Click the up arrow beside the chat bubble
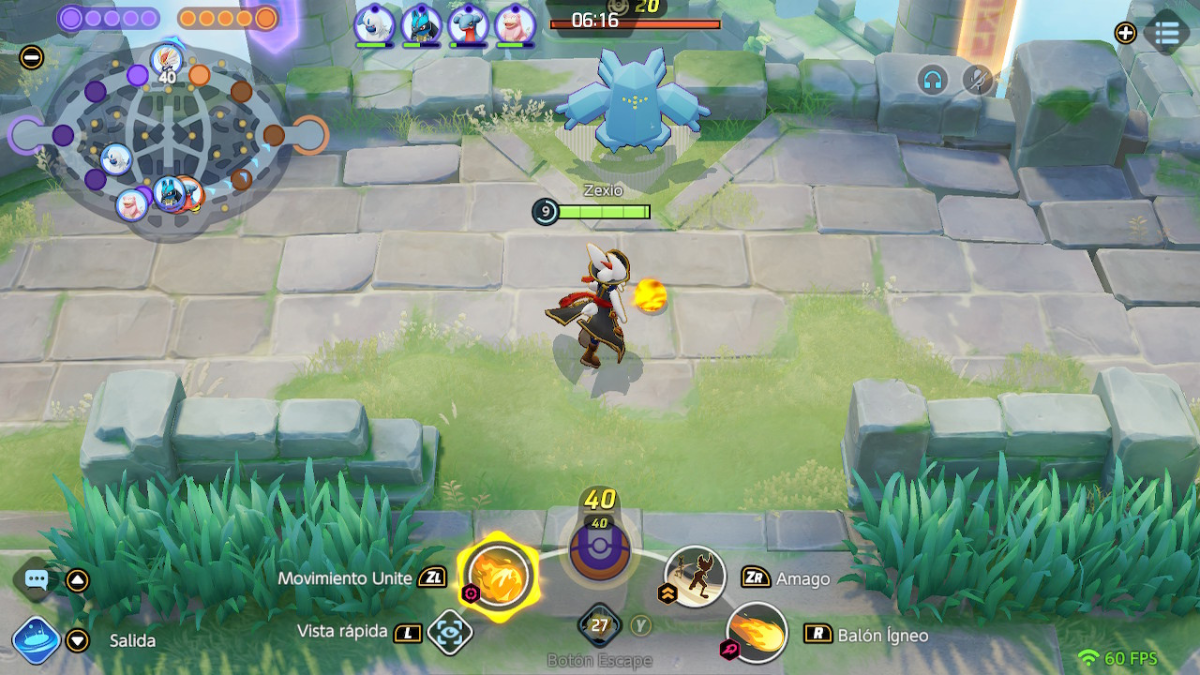The height and width of the screenshot is (675, 1200). click(77, 580)
